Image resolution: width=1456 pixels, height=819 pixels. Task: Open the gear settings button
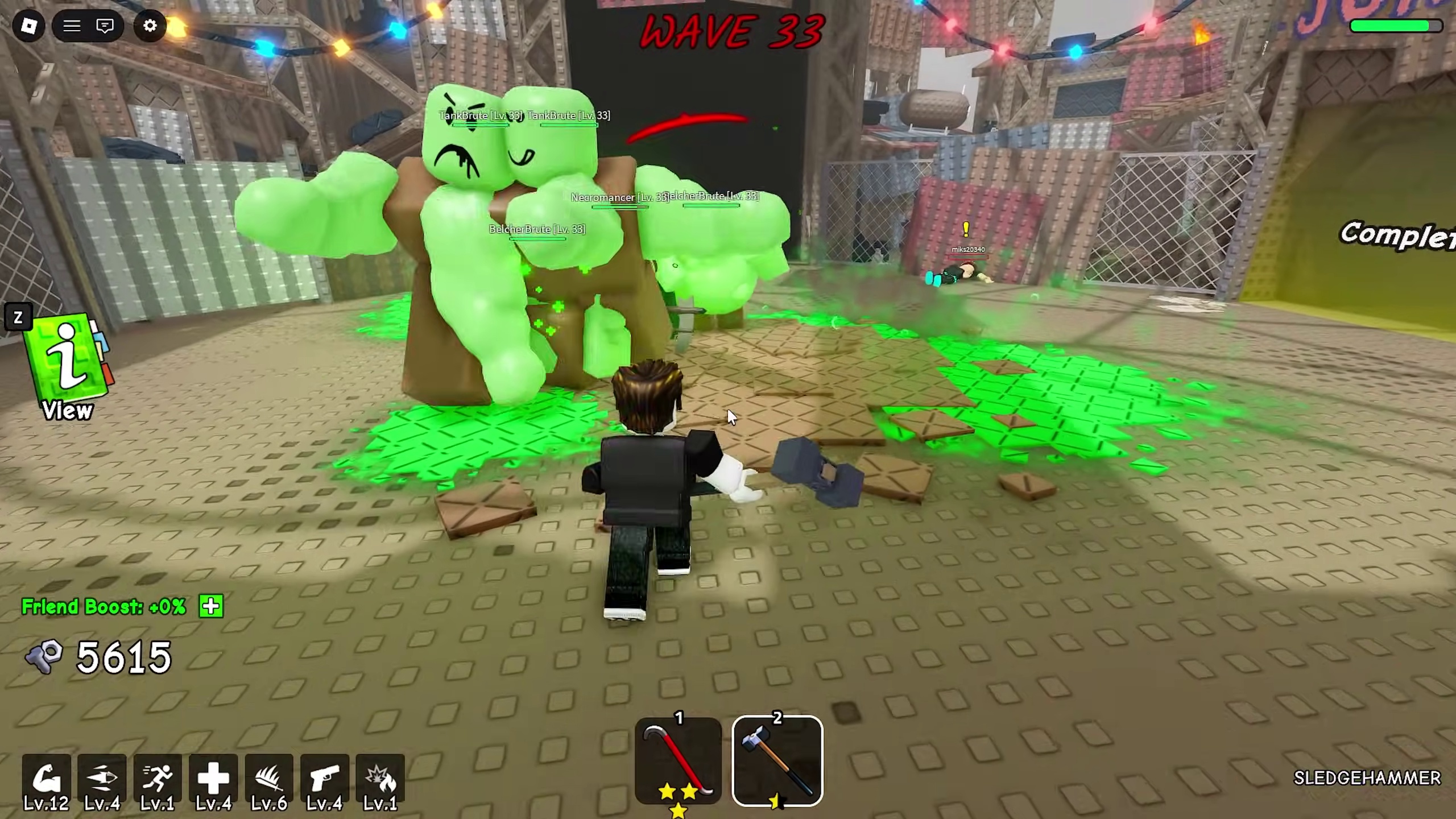[150, 26]
